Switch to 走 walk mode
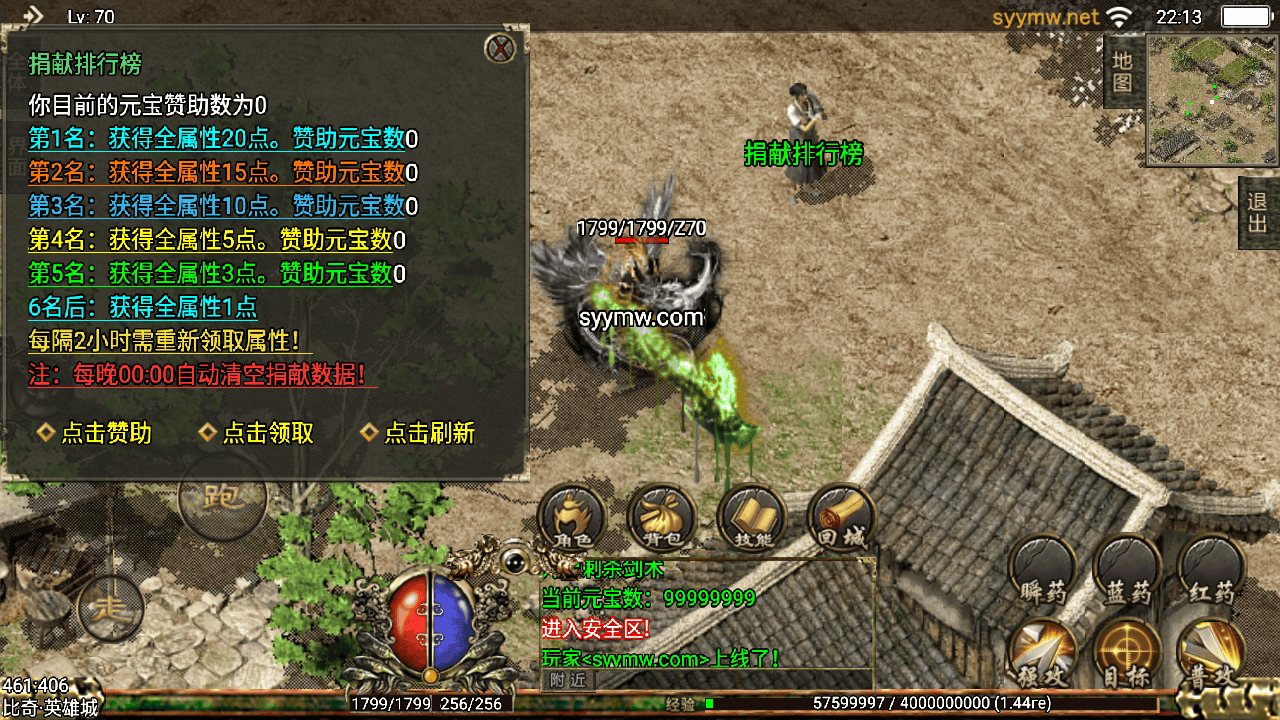The image size is (1280, 720). [x=109, y=606]
